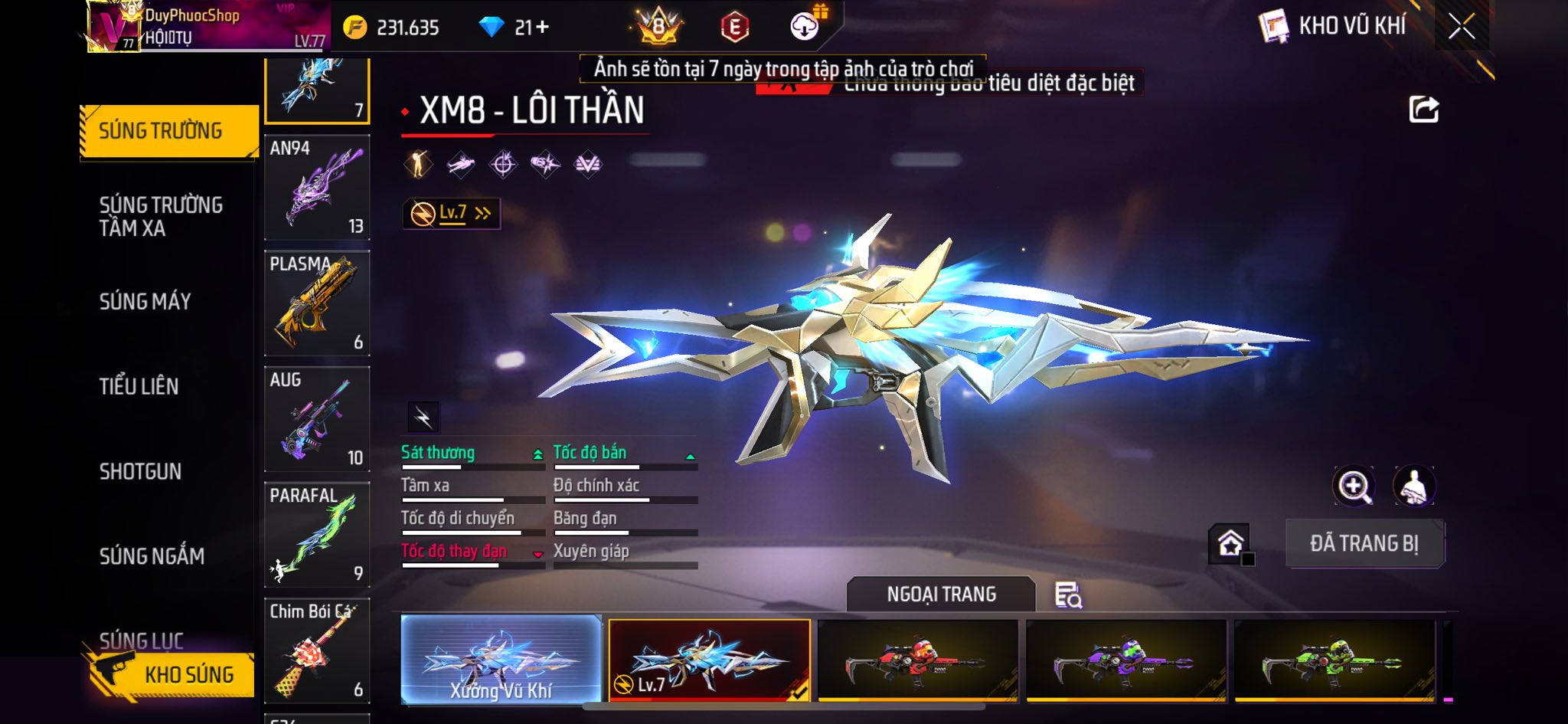Choose the Tiểu Liên category
This screenshot has width=1568, height=724.
[139, 386]
